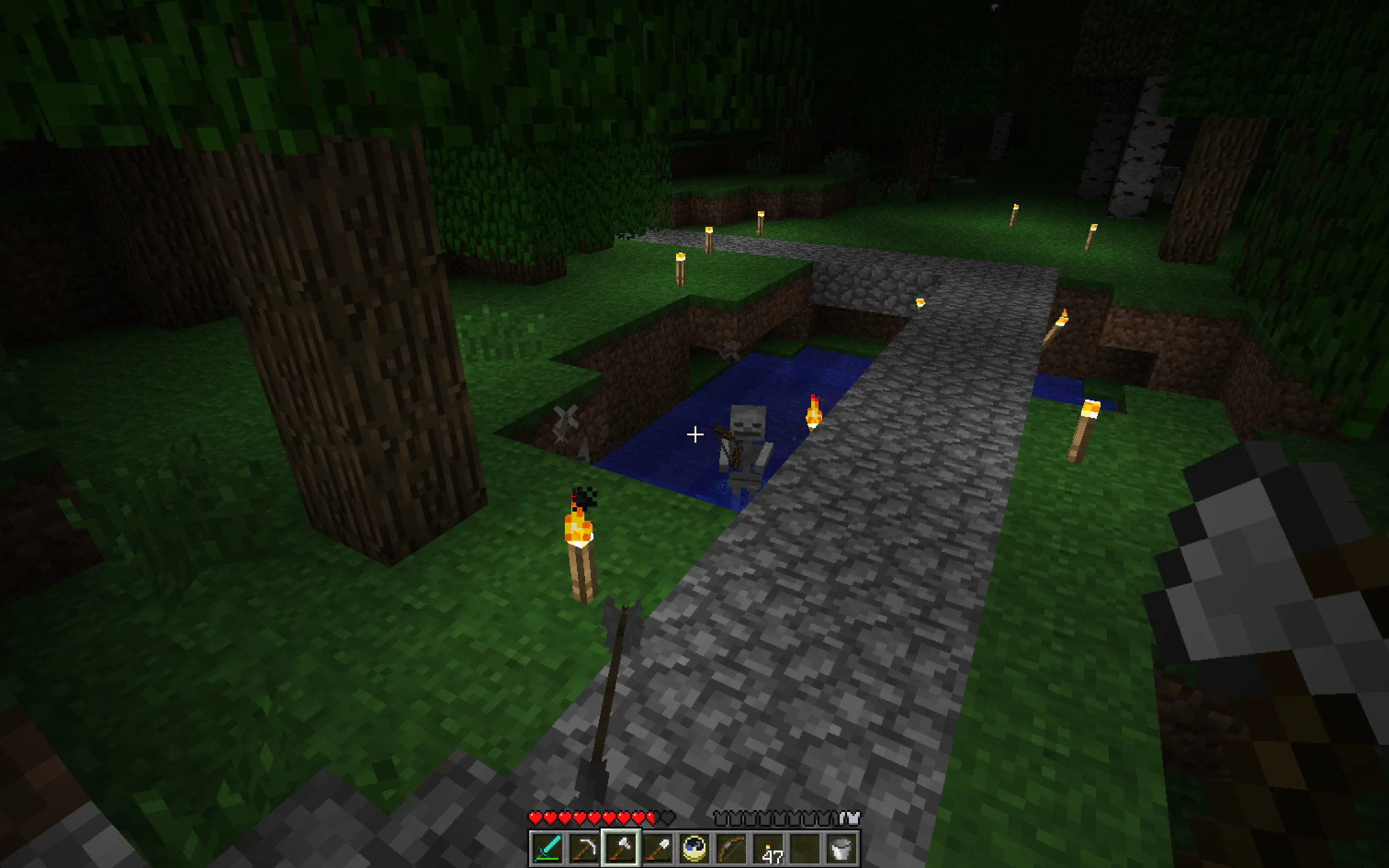Click the highlighted iron axe slot
The image size is (1389, 868).
click(621, 848)
